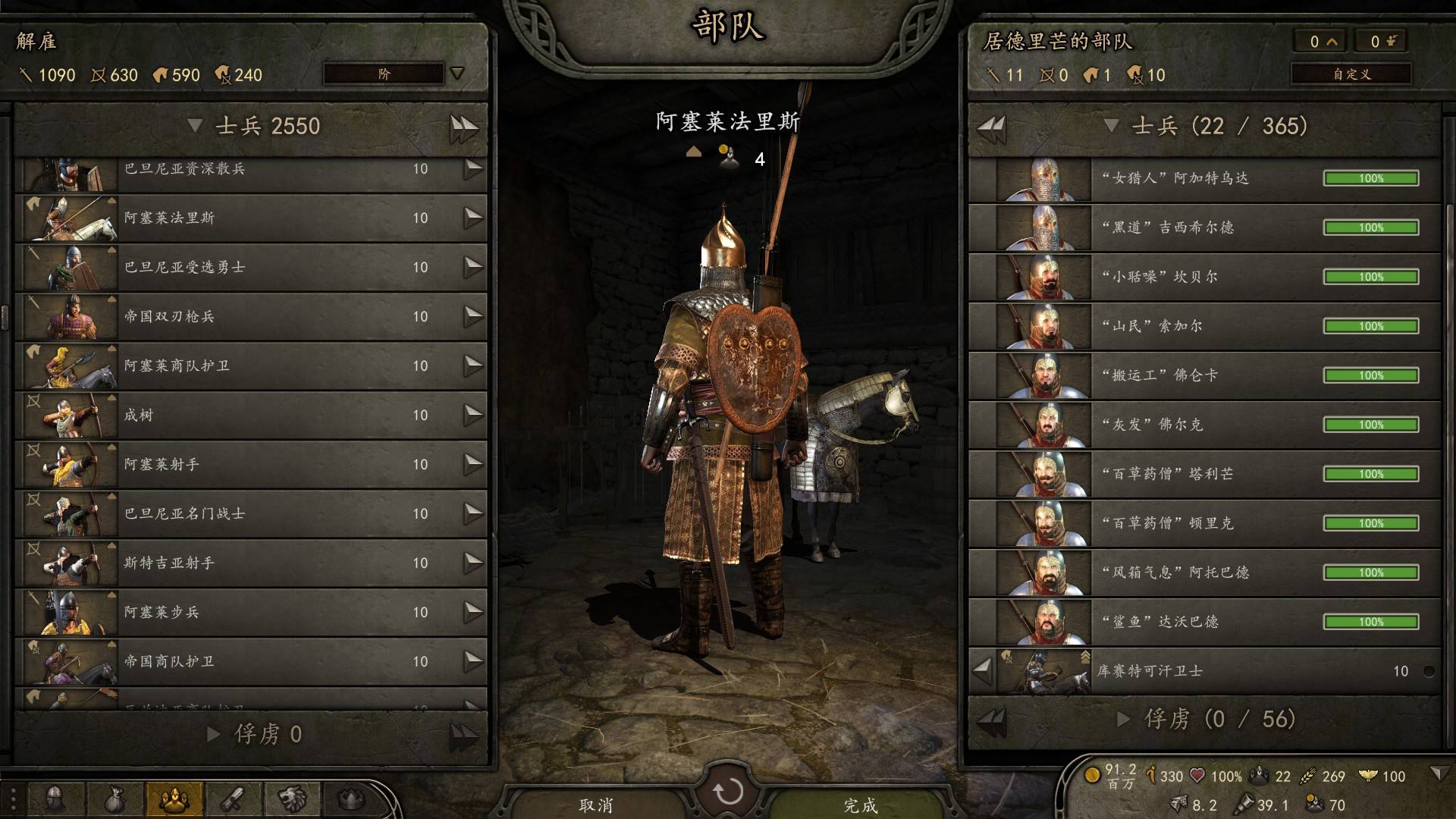Transfer 巴旦尼亚名门战士 with its arrow button
The image size is (1456, 819).
tap(473, 513)
